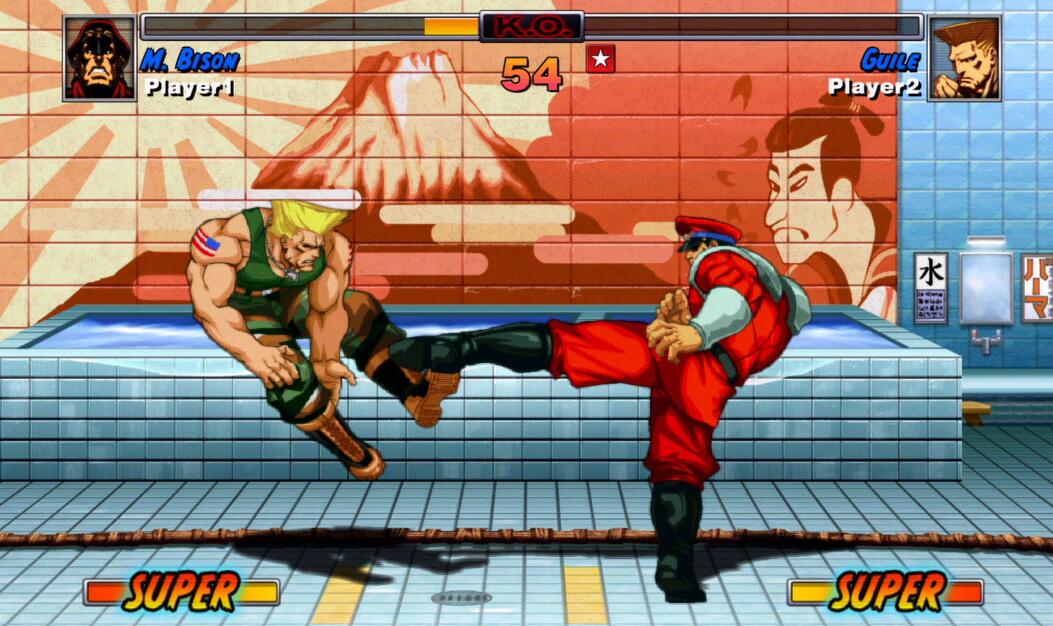
Task: Click the M. Bison character portrait
Action: coord(99,58)
